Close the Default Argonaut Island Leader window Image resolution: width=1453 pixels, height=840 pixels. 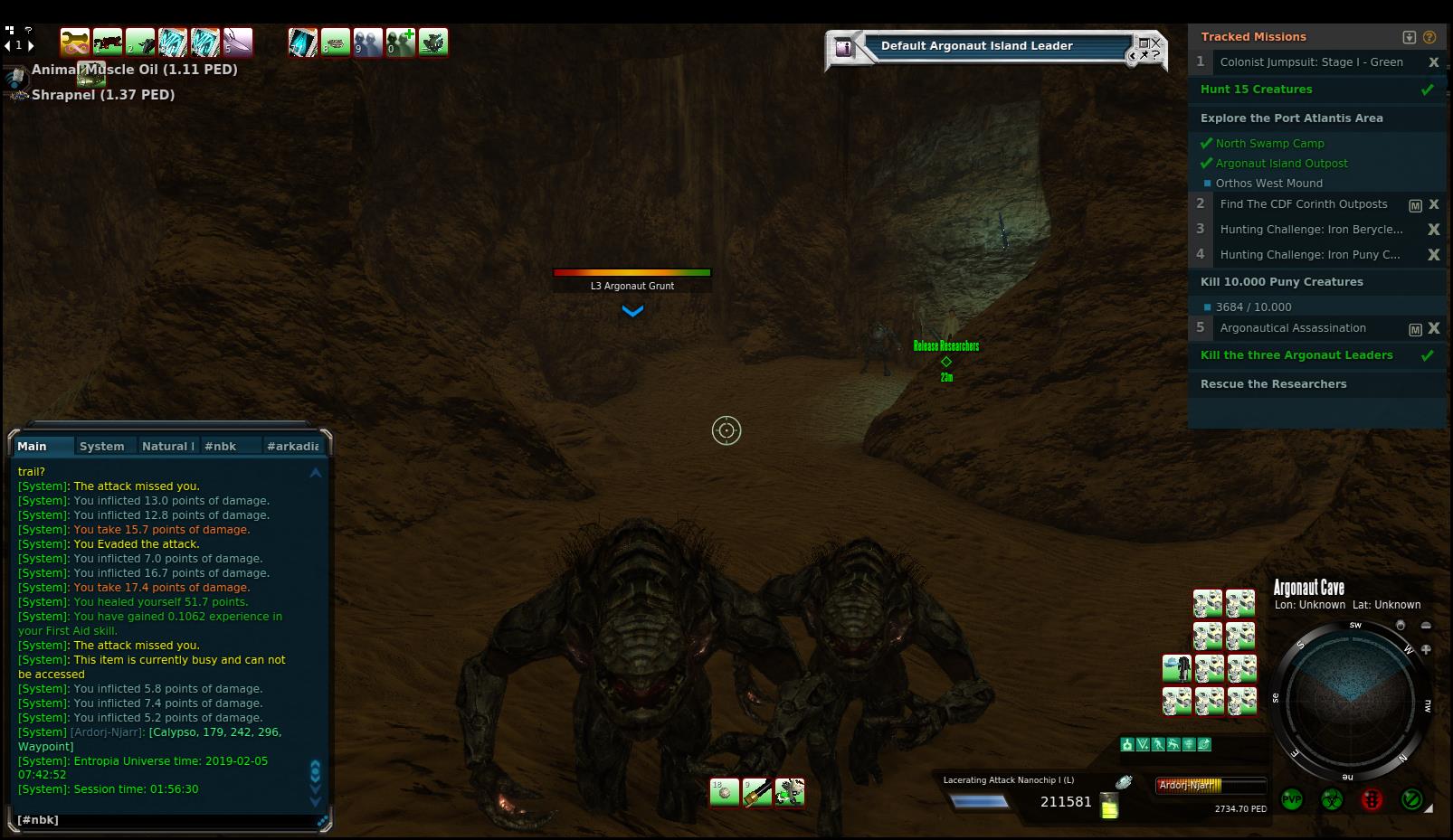point(1155,42)
